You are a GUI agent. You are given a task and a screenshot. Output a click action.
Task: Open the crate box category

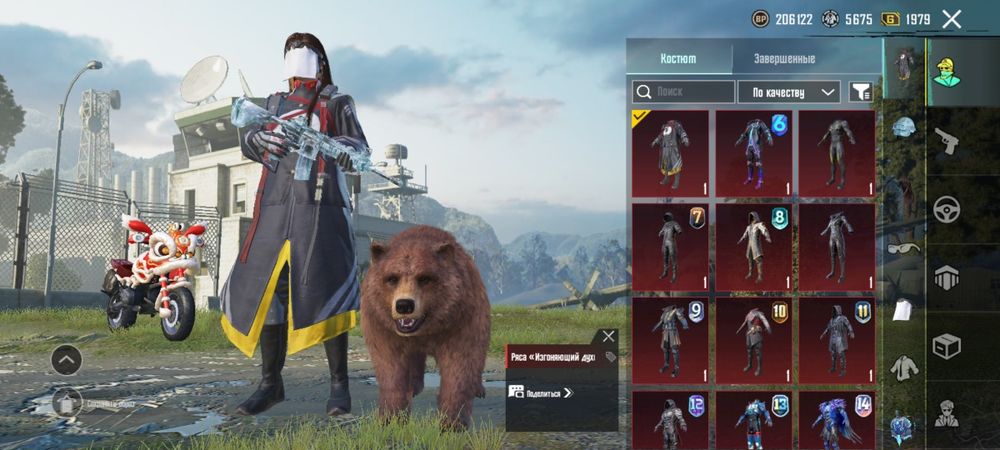point(946,345)
